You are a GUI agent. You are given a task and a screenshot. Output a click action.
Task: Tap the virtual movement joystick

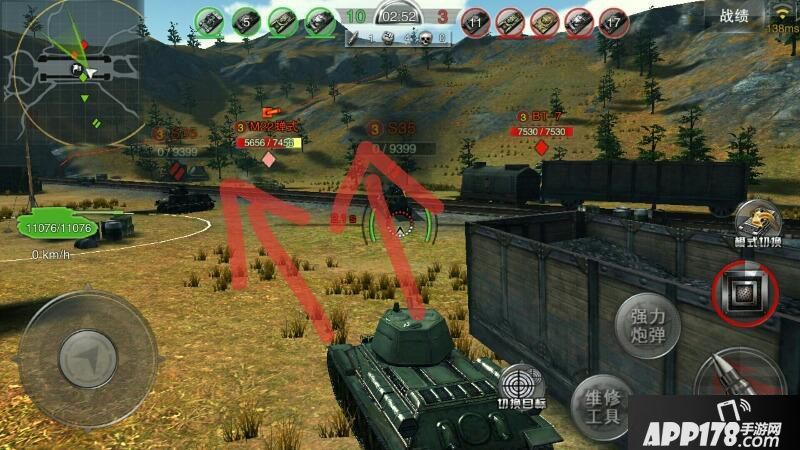point(89,356)
